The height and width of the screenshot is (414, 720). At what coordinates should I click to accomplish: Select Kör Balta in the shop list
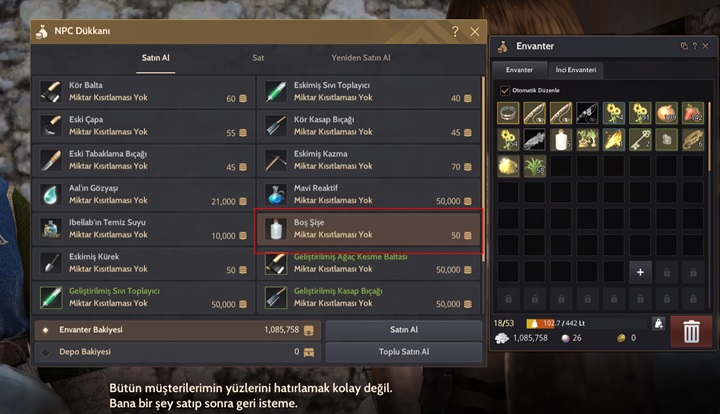(144, 92)
